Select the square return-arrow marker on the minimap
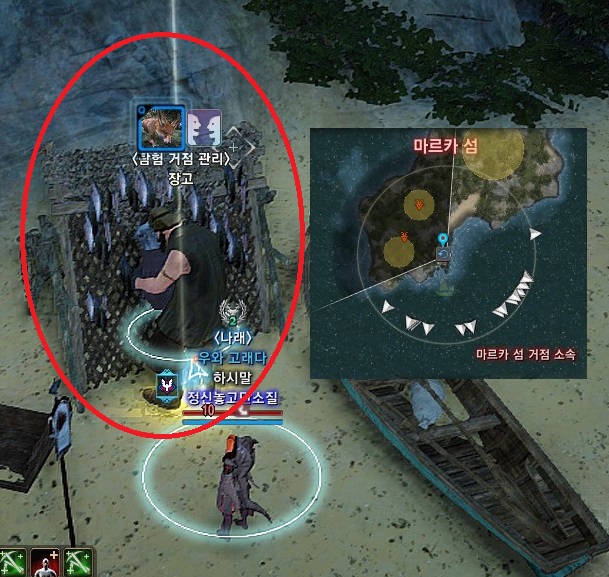The width and height of the screenshot is (609, 577). click(x=442, y=254)
